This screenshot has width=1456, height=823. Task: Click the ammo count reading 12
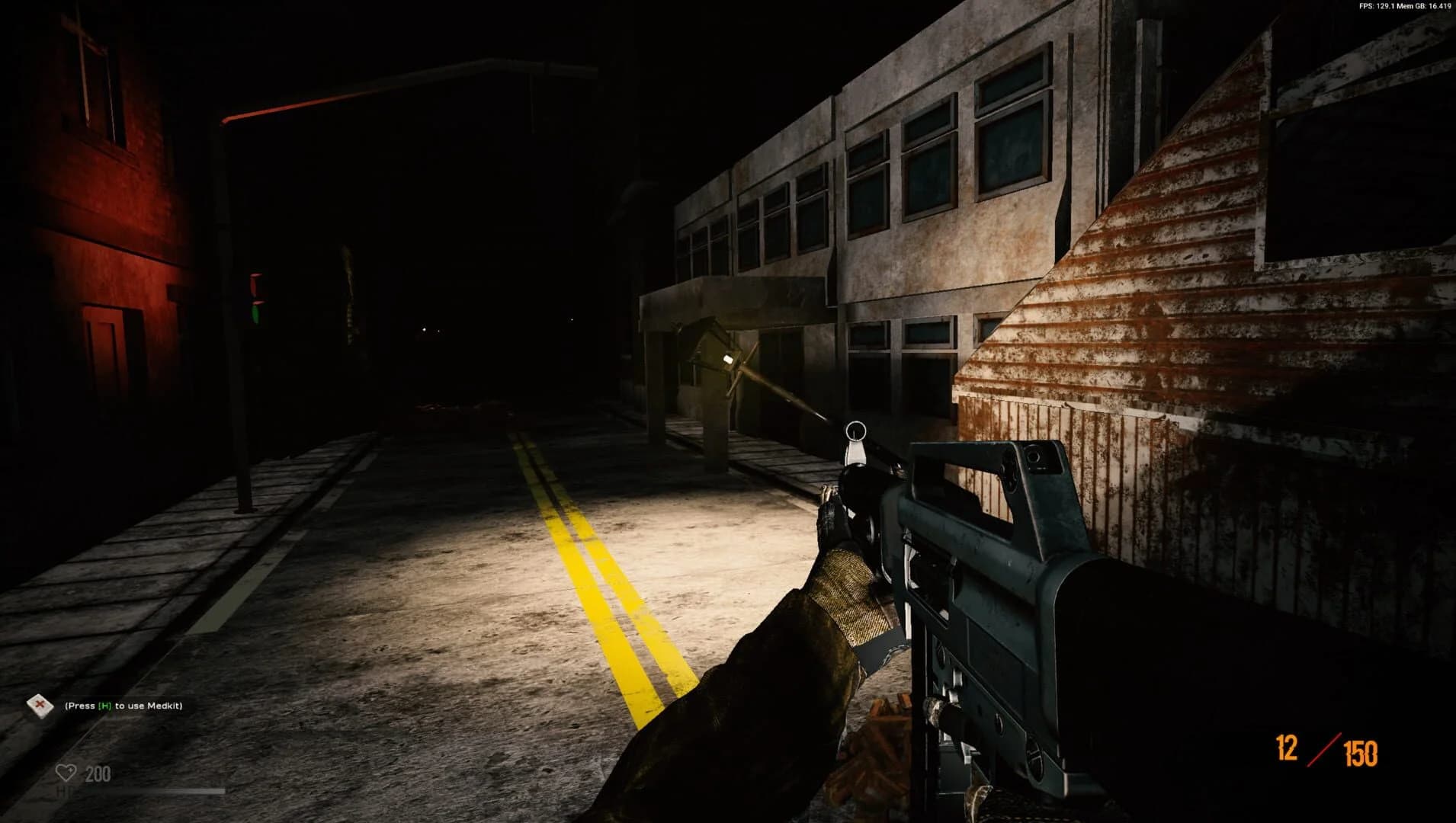click(x=1285, y=748)
